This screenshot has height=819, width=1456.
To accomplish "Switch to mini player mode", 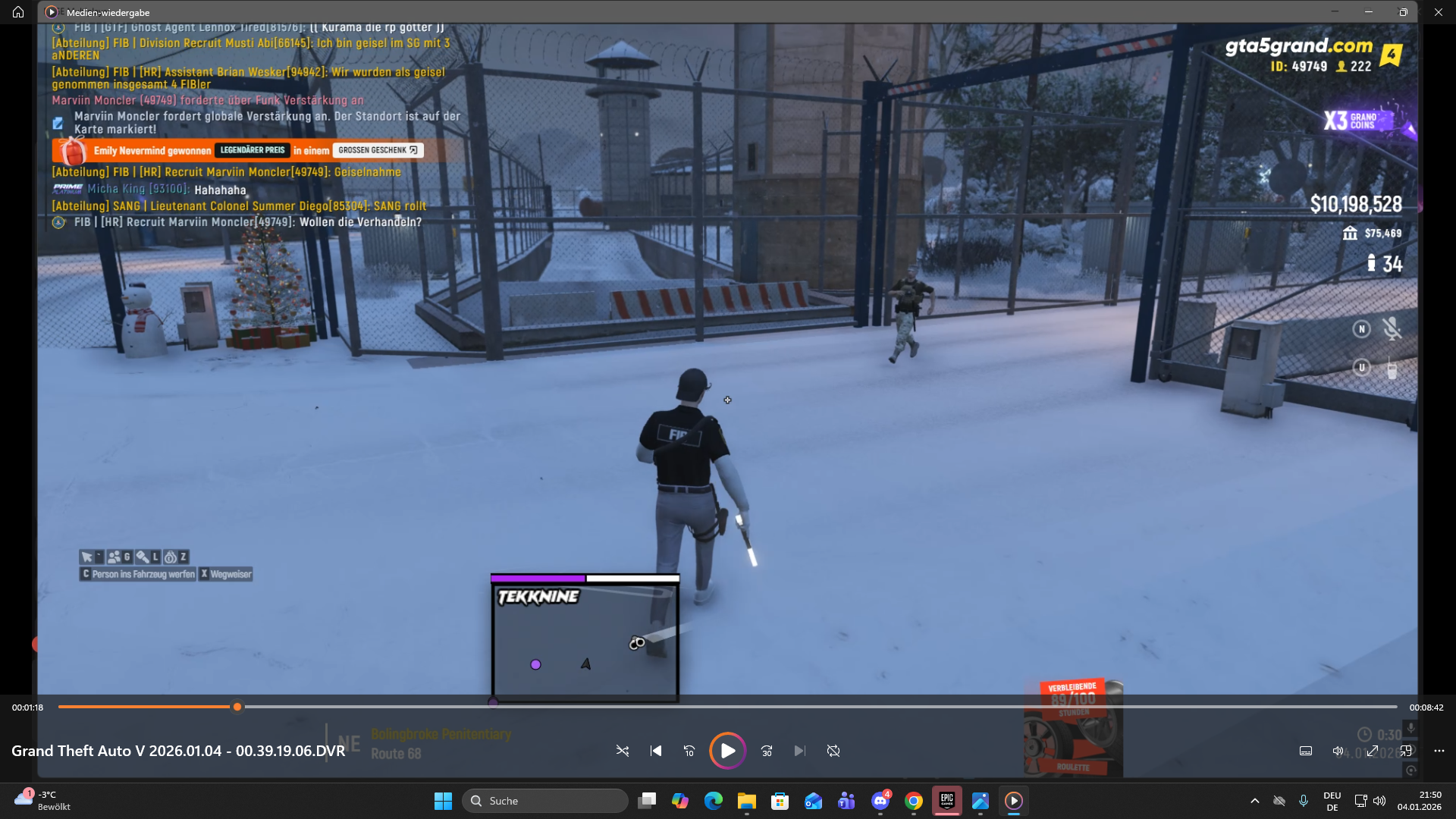I will 1407,751.
